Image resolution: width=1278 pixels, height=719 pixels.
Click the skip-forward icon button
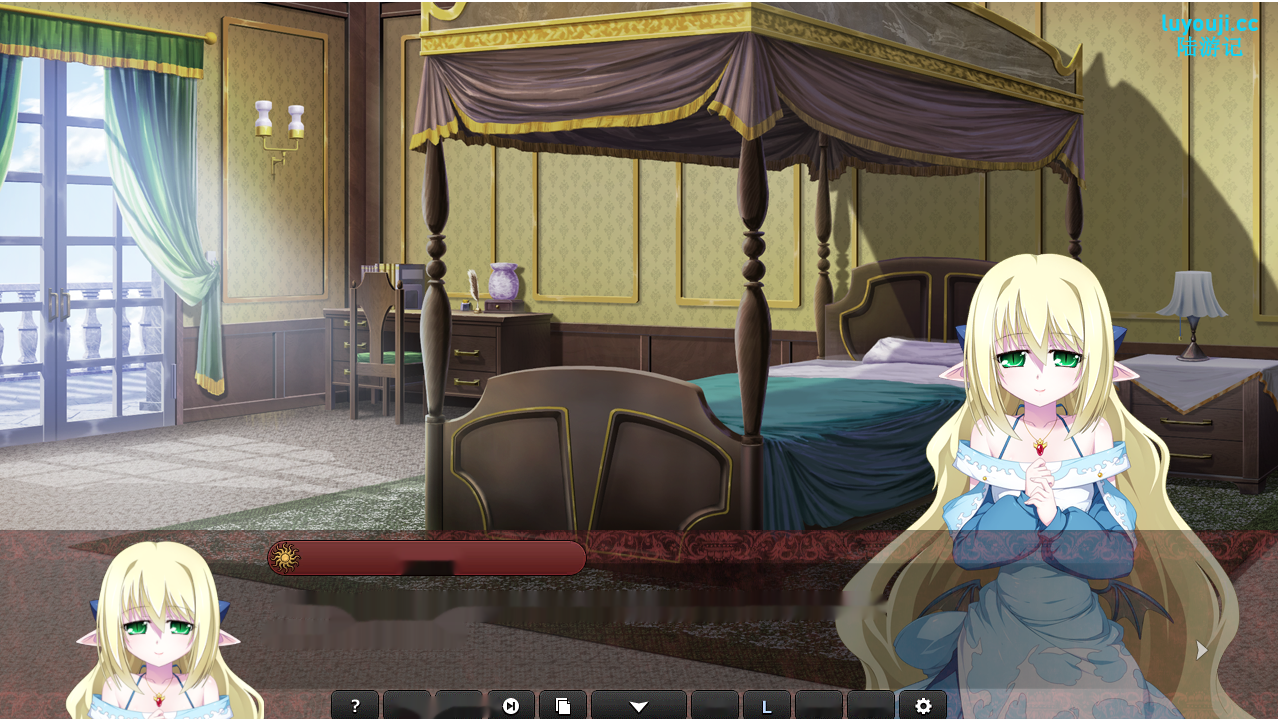coord(511,706)
